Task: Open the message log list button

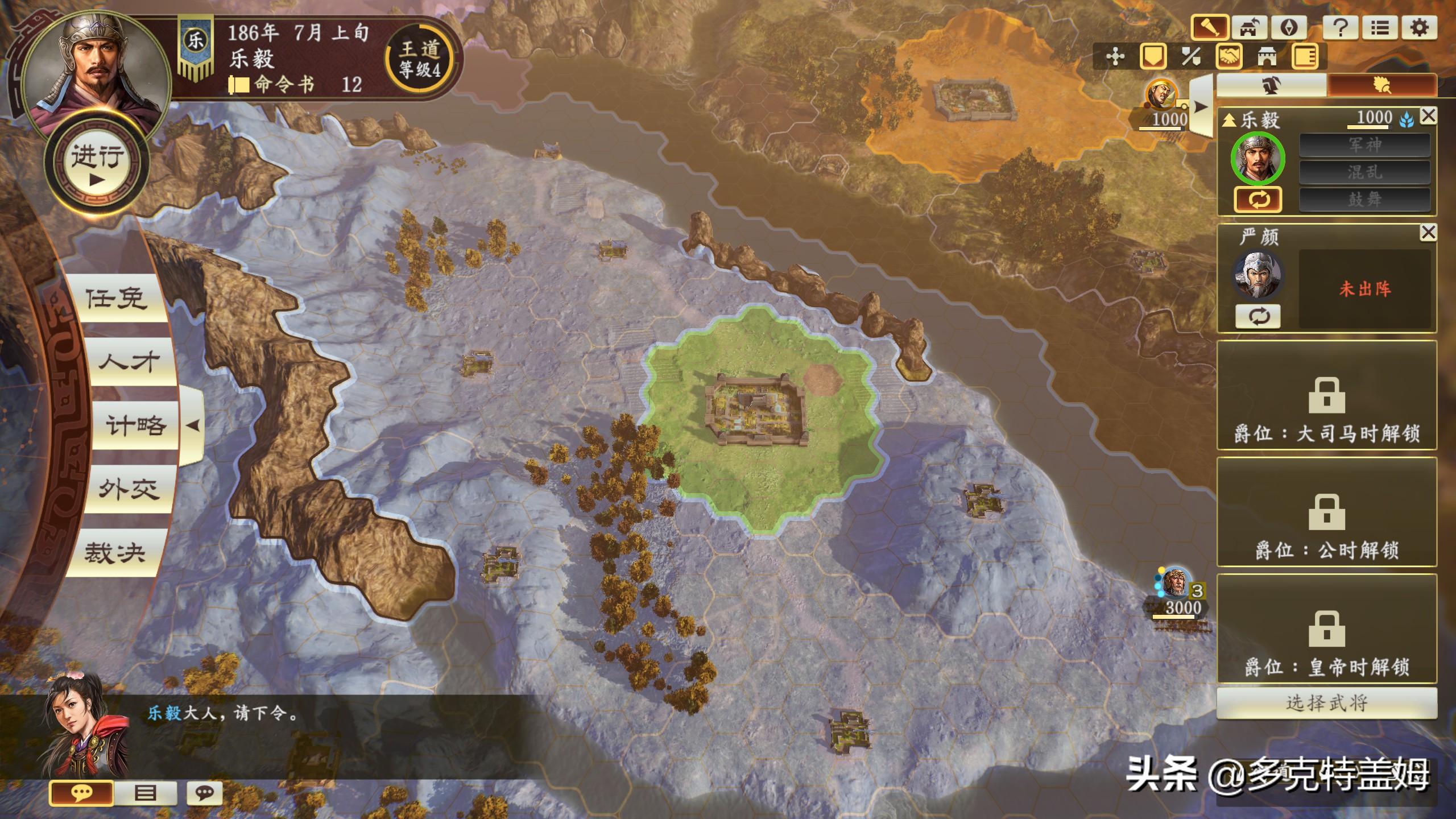Action: 146,793
